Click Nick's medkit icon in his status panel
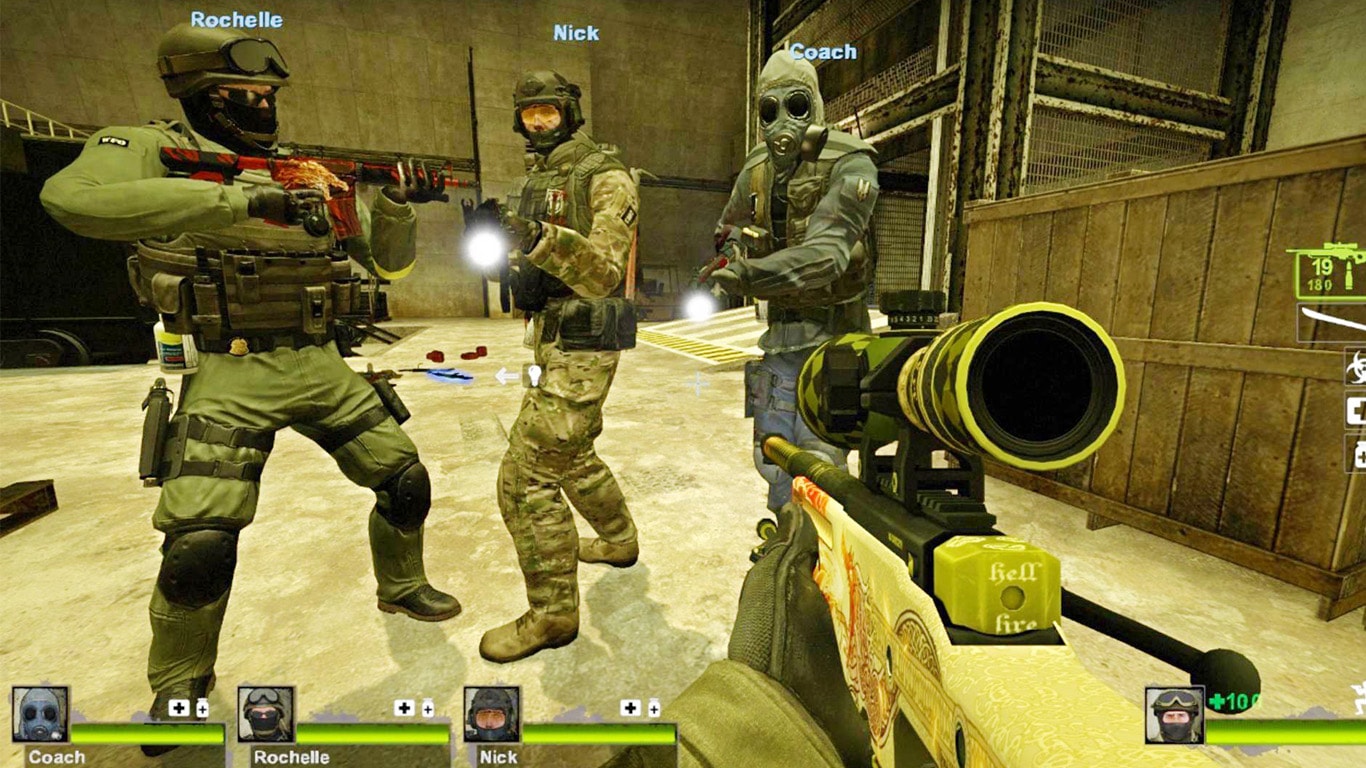1366x768 pixels. coord(629,705)
